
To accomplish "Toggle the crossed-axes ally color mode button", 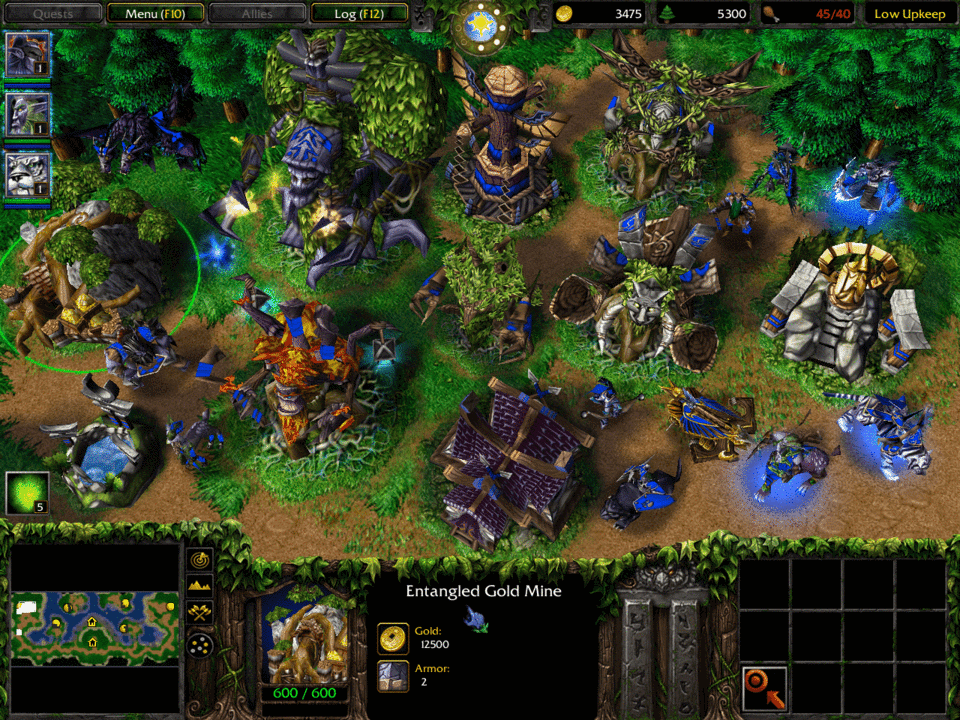I will tap(200, 612).
